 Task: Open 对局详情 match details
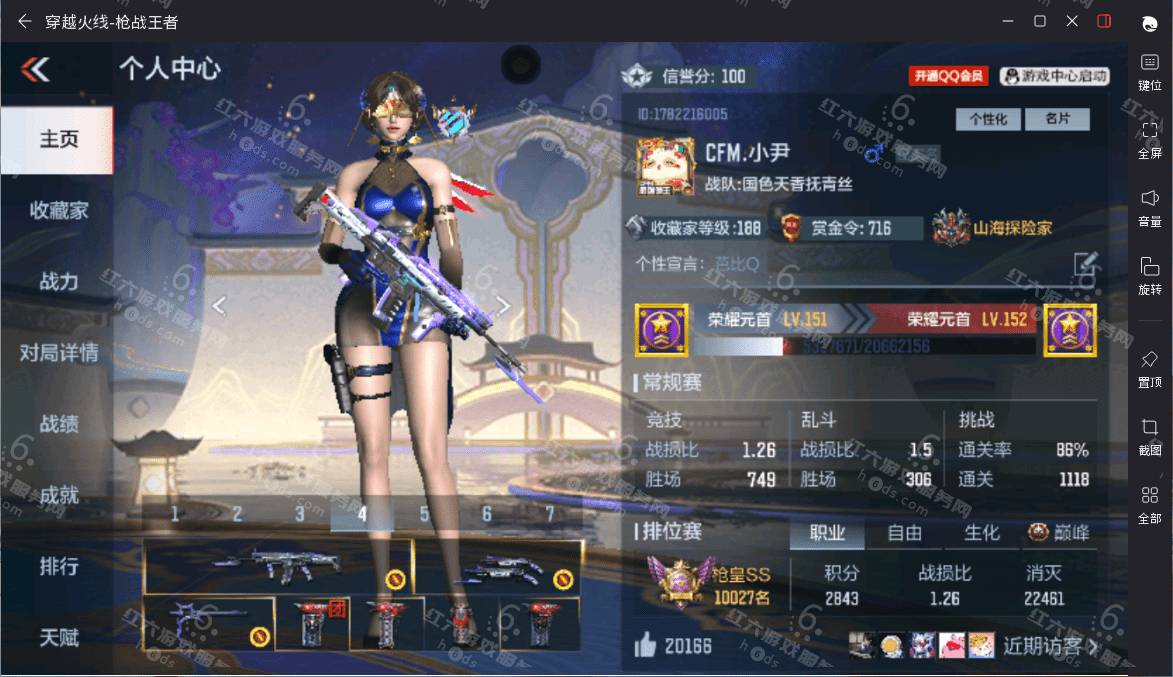click(x=58, y=352)
